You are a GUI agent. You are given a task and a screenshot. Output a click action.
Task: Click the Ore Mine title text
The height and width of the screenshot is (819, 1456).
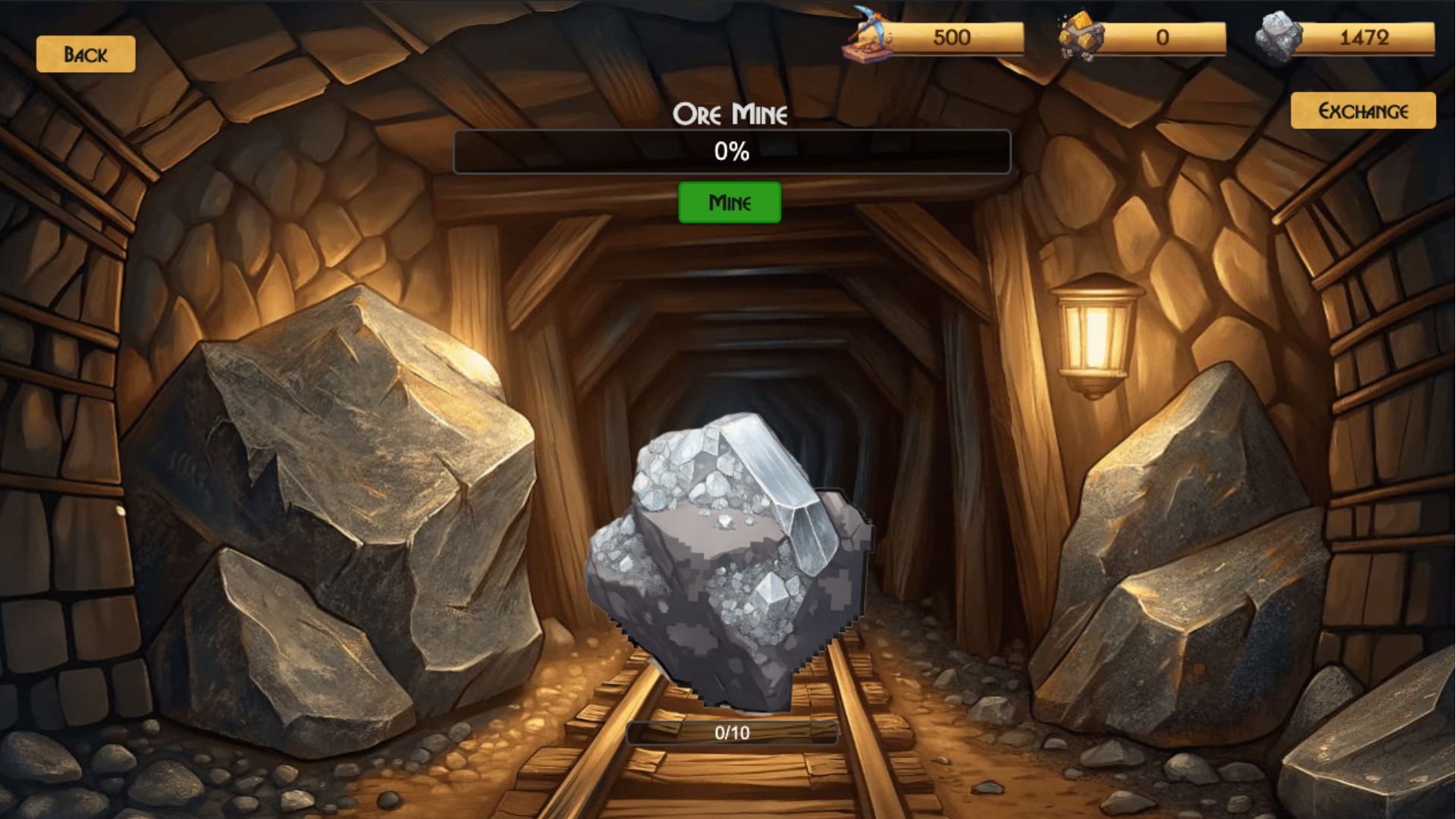pyautogui.click(x=730, y=114)
